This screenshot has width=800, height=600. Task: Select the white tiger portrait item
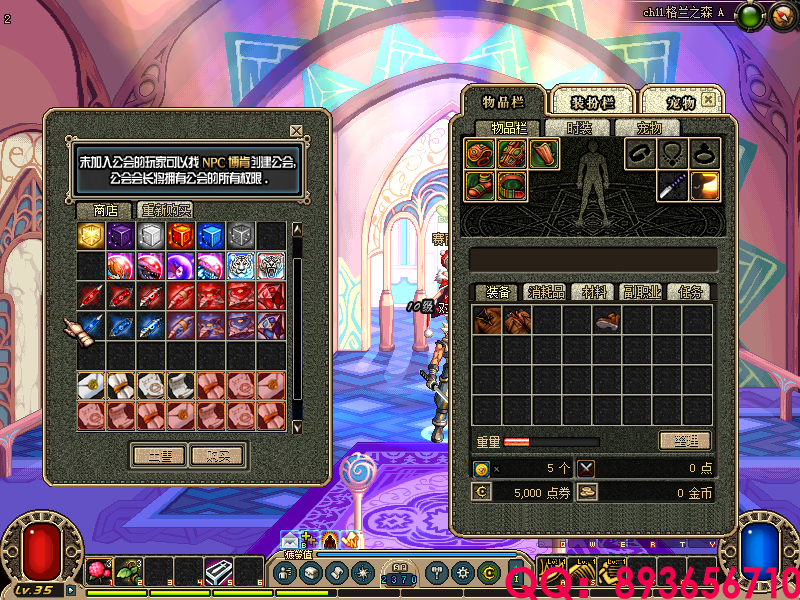pos(241,266)
